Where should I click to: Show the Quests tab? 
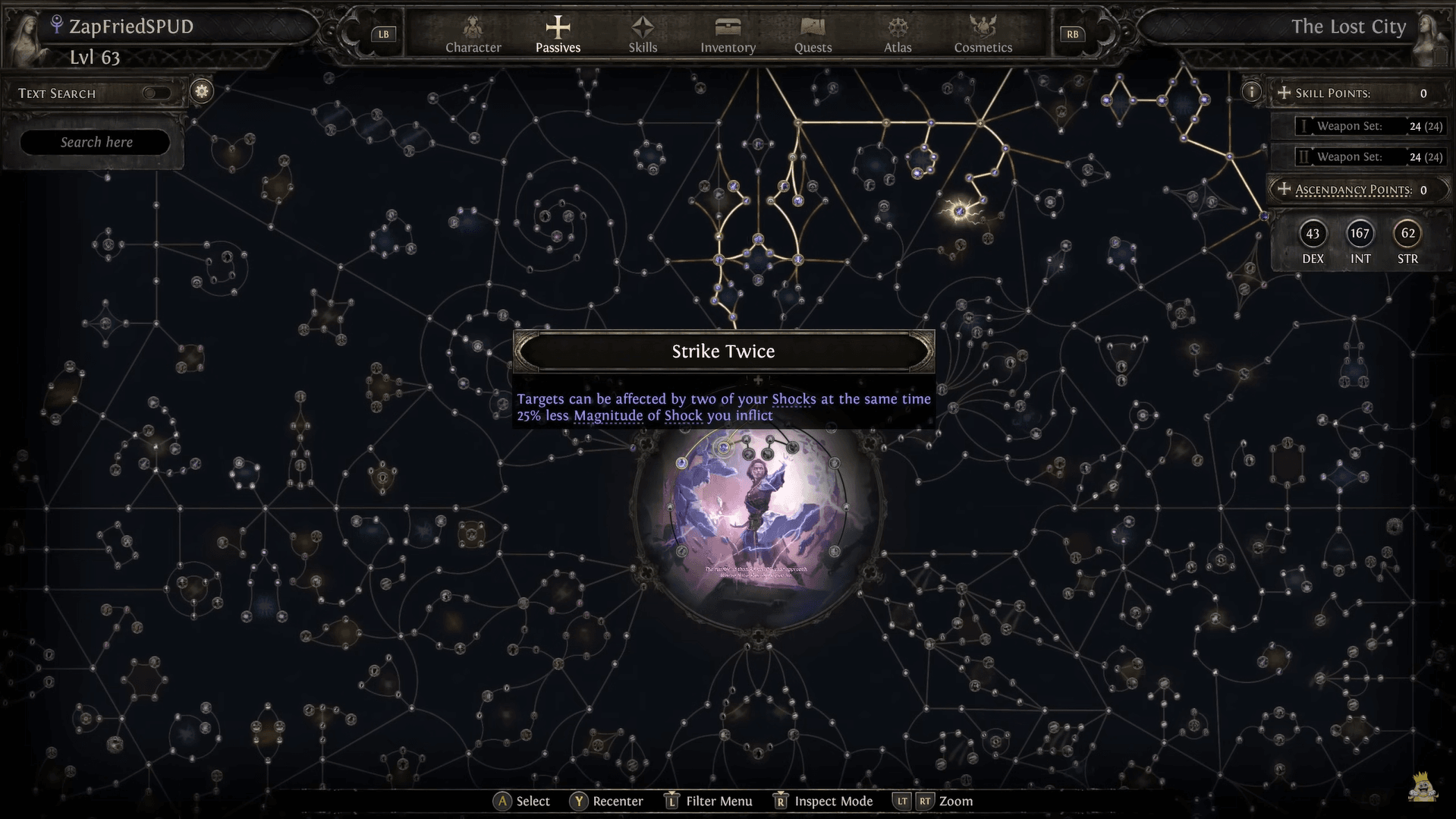point(813,35)
